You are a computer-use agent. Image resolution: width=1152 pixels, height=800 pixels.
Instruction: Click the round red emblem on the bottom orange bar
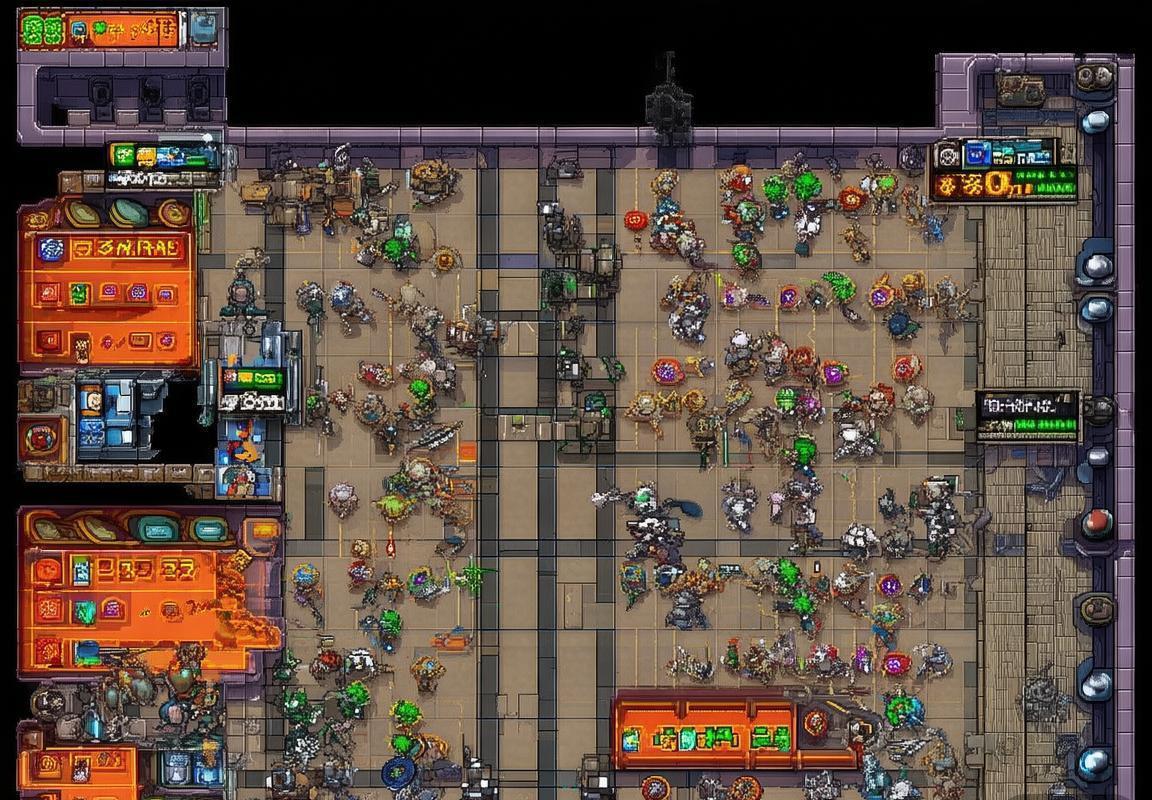point(816,722)
